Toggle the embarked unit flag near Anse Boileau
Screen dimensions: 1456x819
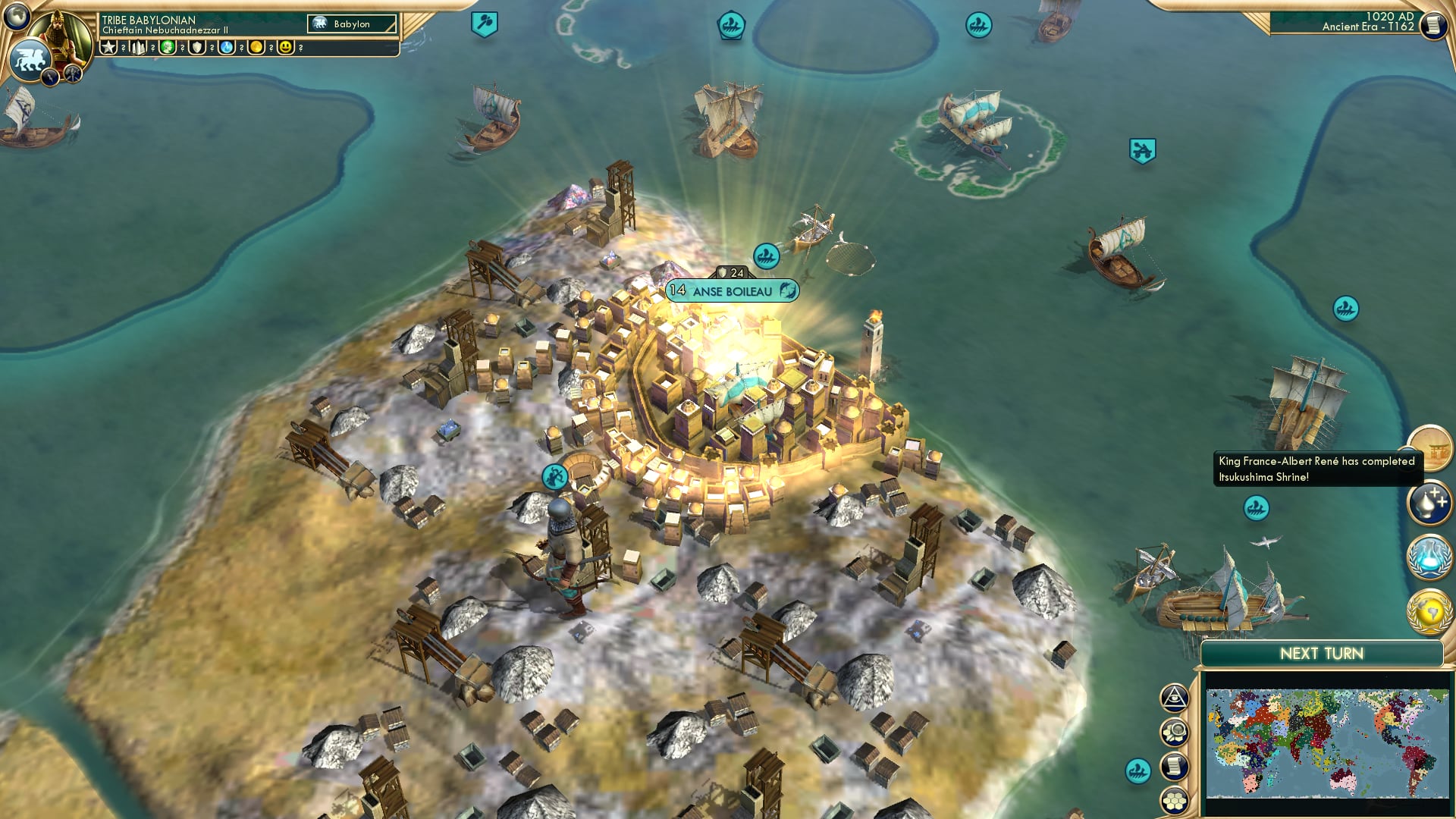[x=766, y=256]
